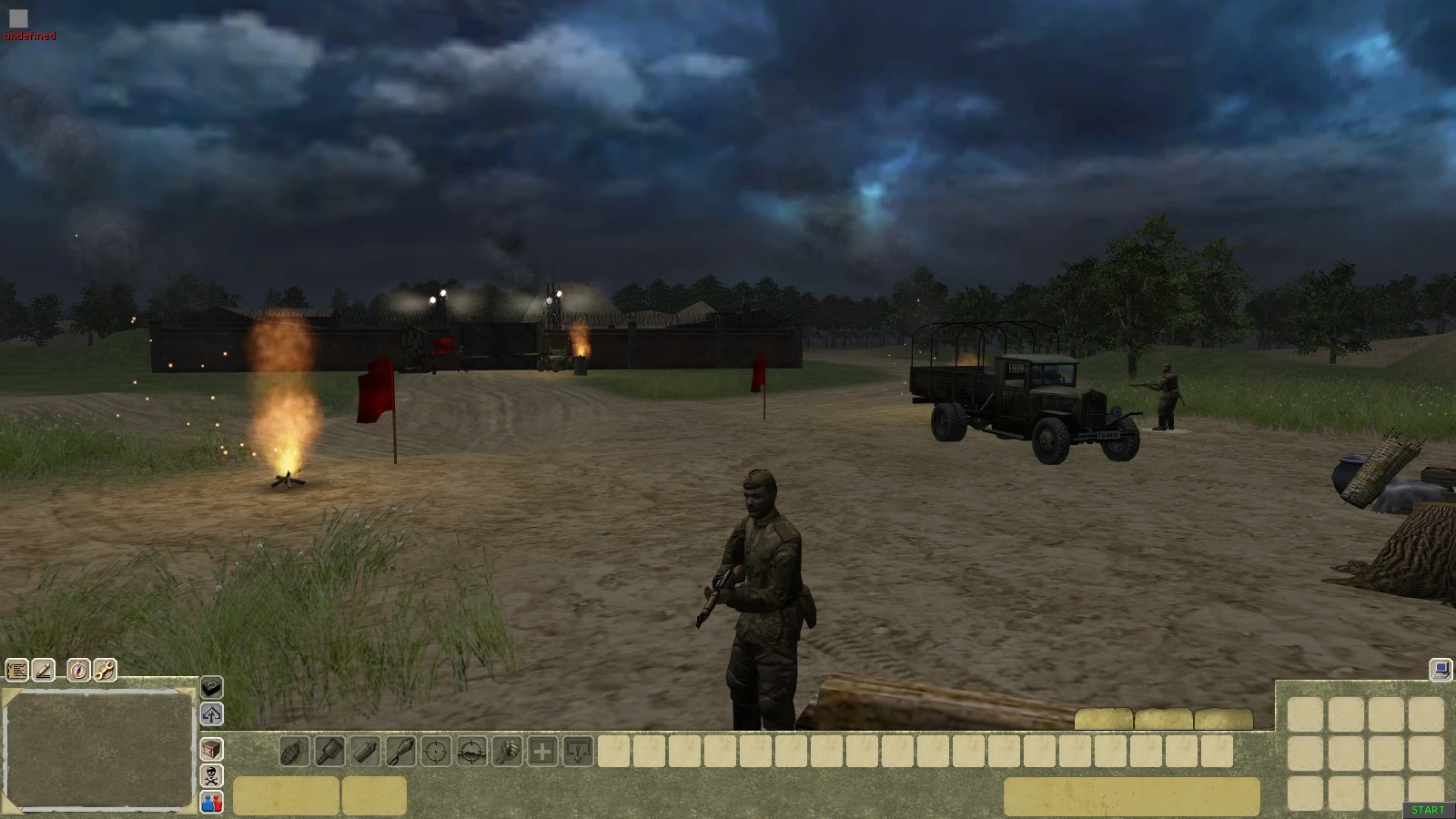The height and width of the screenshot is (819, 1456).
Task: Select the stick grenade weapon slot
Action: click(329, 752)
